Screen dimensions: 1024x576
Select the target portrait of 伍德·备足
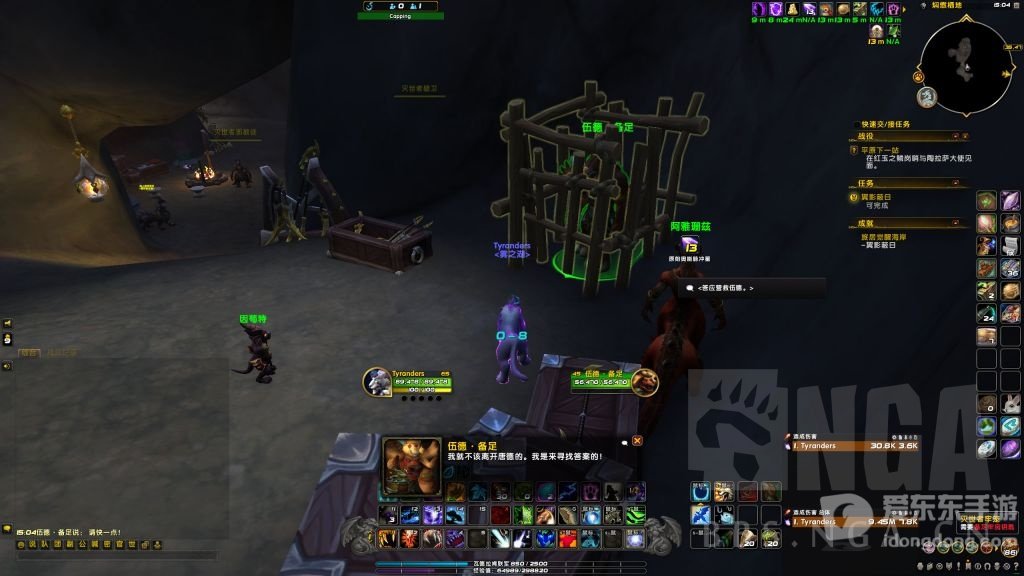pos(647,381)
